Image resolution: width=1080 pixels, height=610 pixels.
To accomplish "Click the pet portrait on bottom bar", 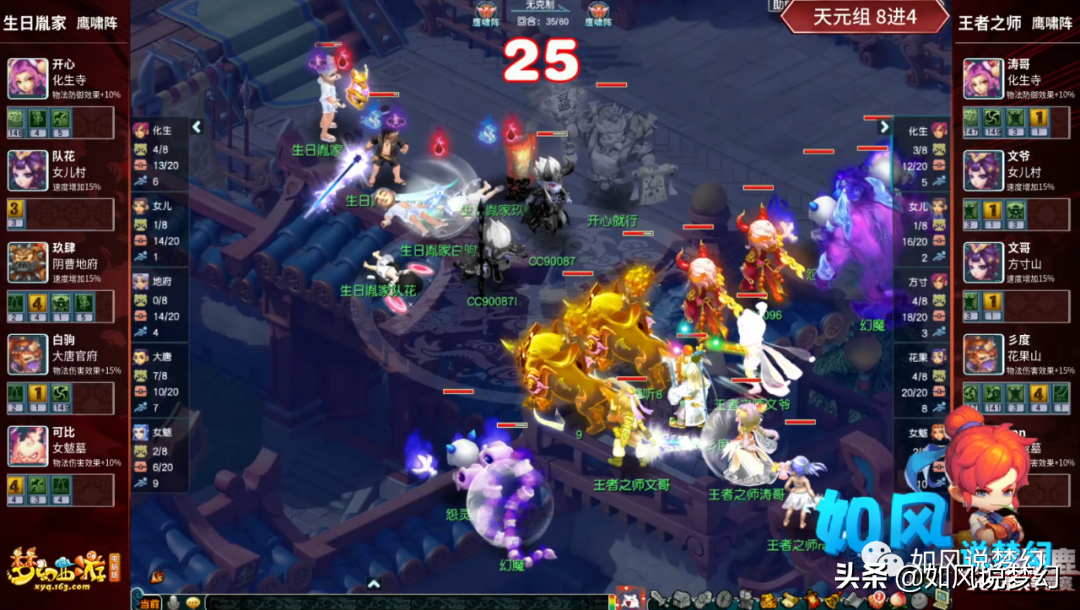I will 629,600.
